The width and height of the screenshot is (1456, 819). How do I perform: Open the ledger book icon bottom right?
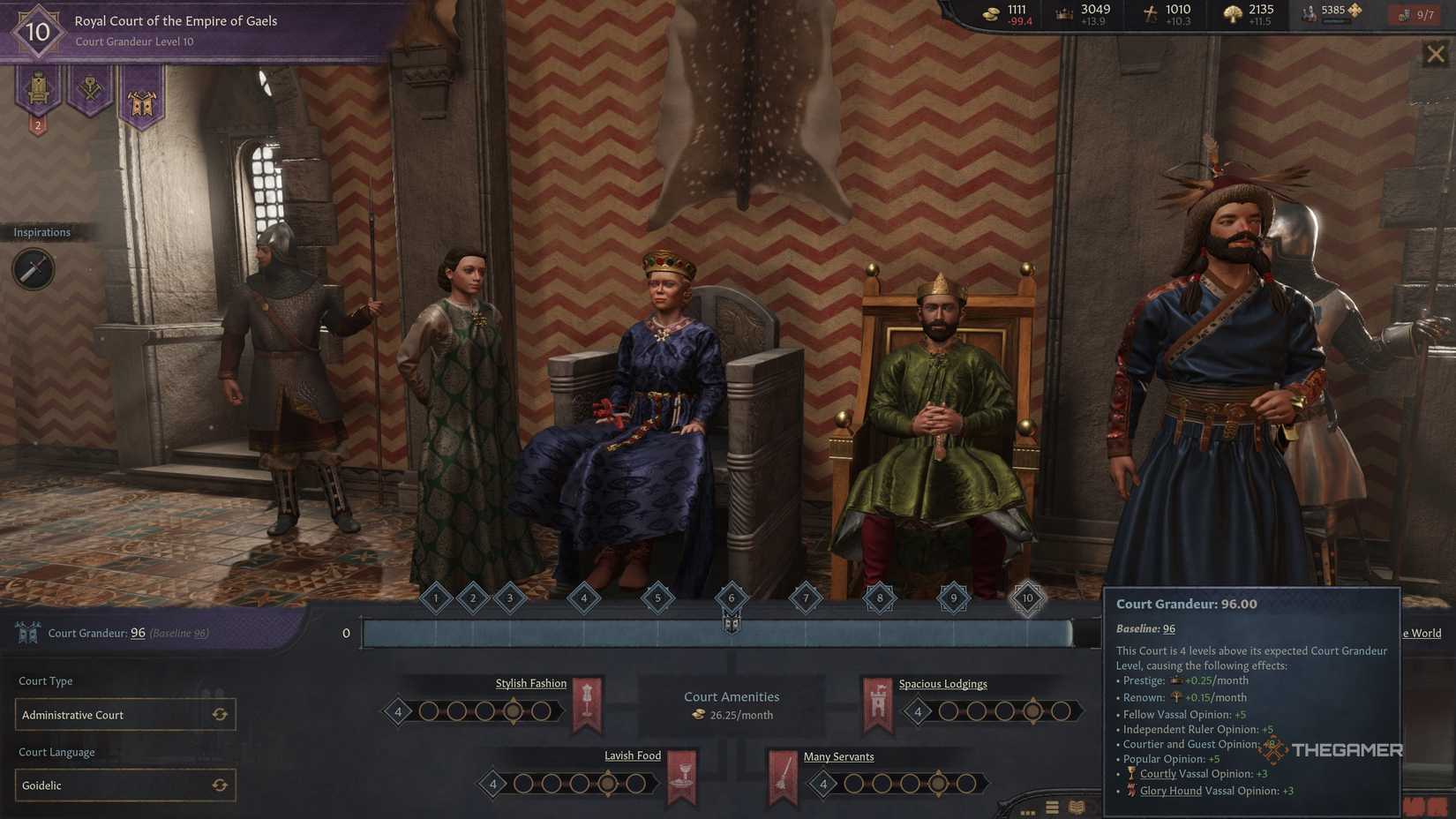[x=1077, y=806]
